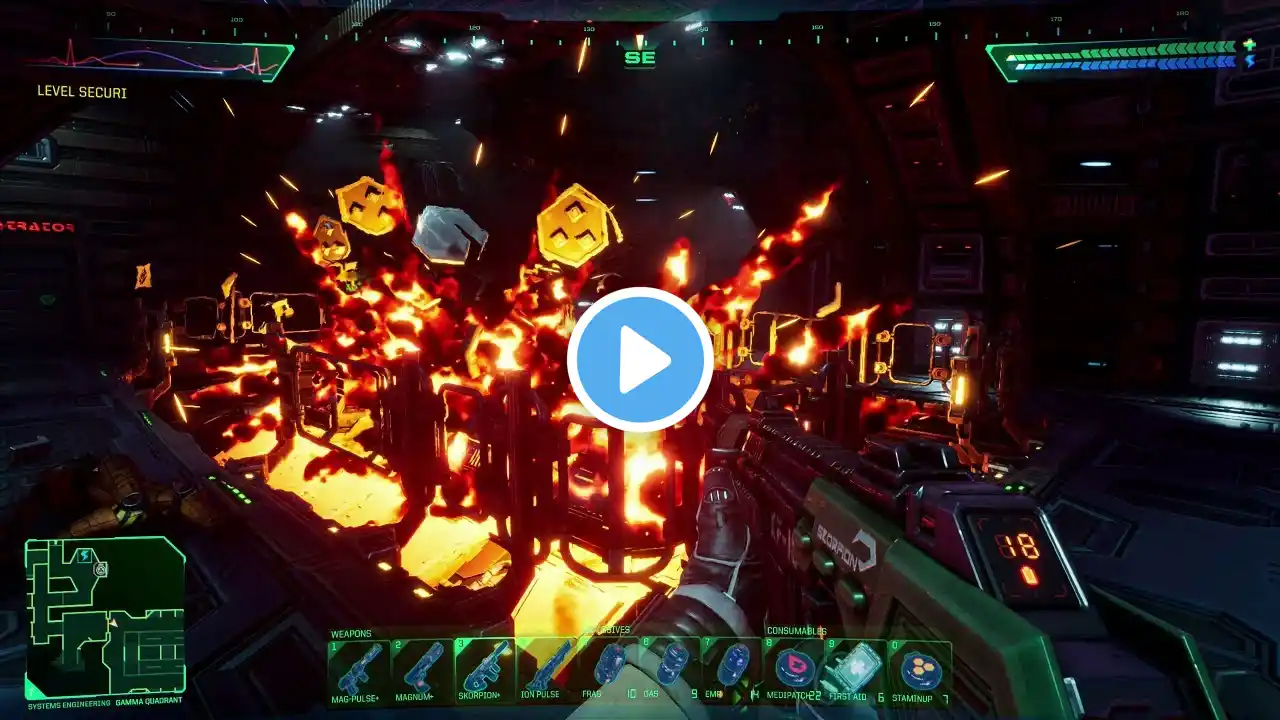Select the Frag grenade slot

(x=608, y=666)
